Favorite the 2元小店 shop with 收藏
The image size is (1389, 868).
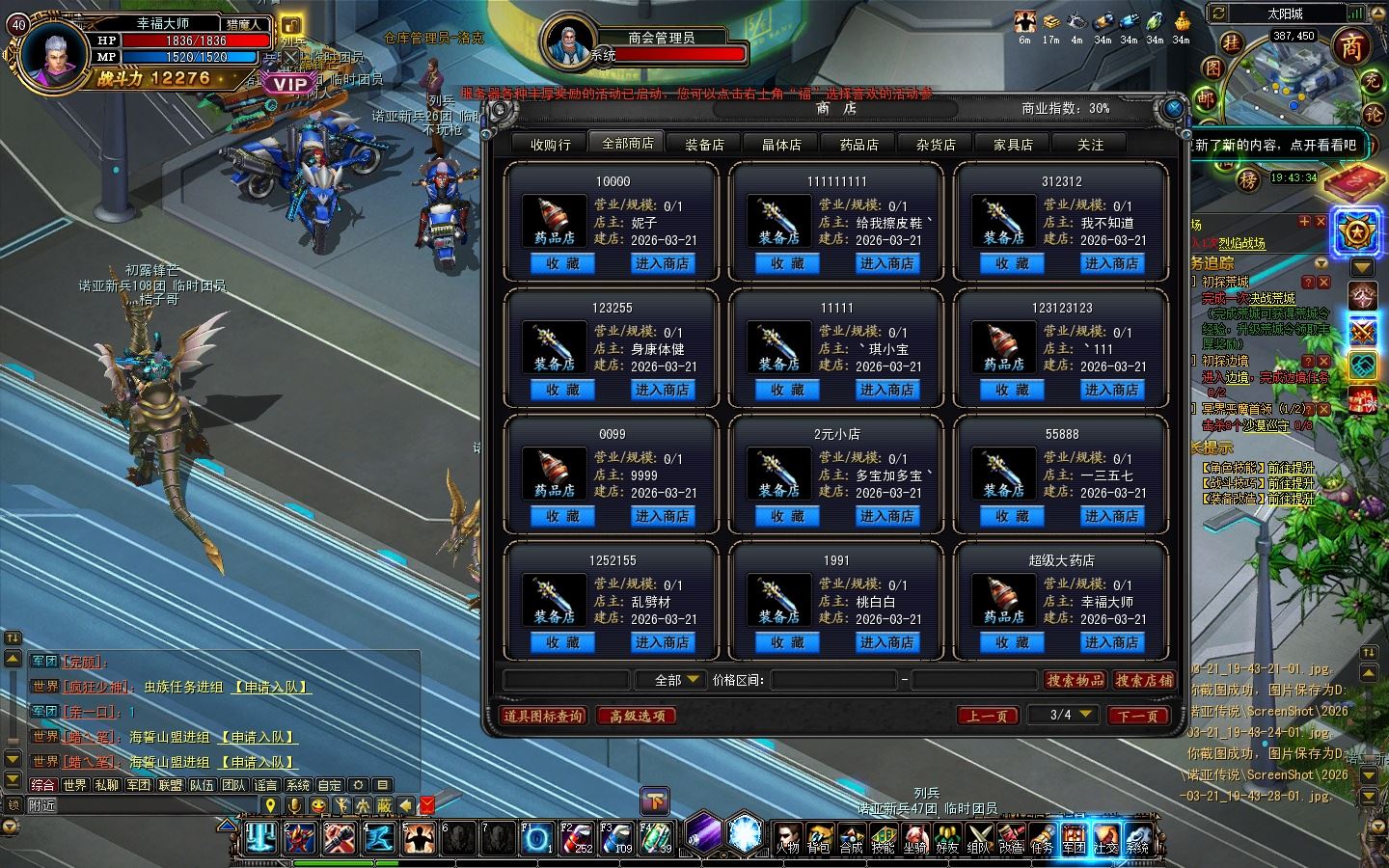coord(787,516)
